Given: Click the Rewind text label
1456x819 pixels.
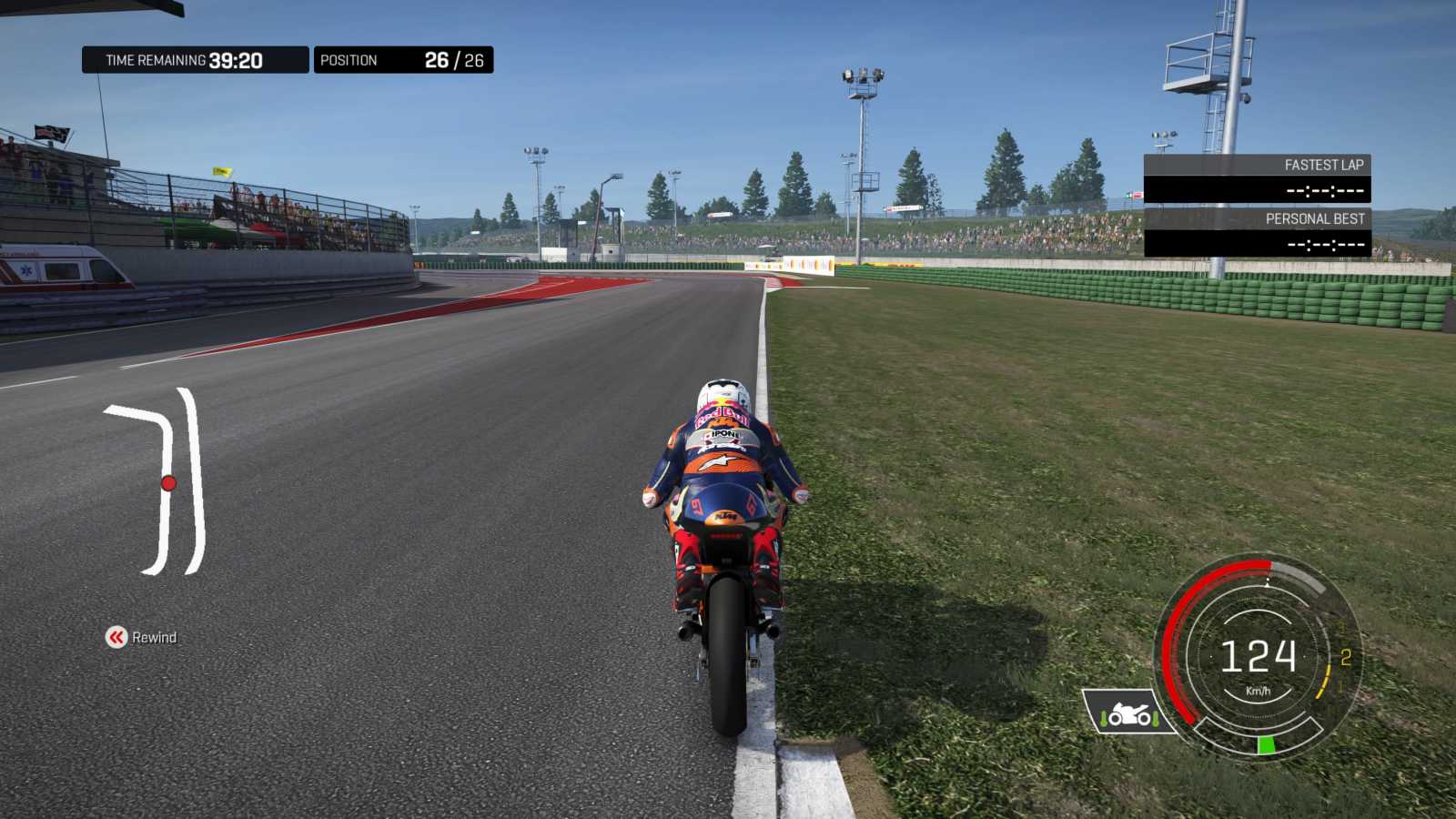Looking at the screenshot, I should click(157, 638).
